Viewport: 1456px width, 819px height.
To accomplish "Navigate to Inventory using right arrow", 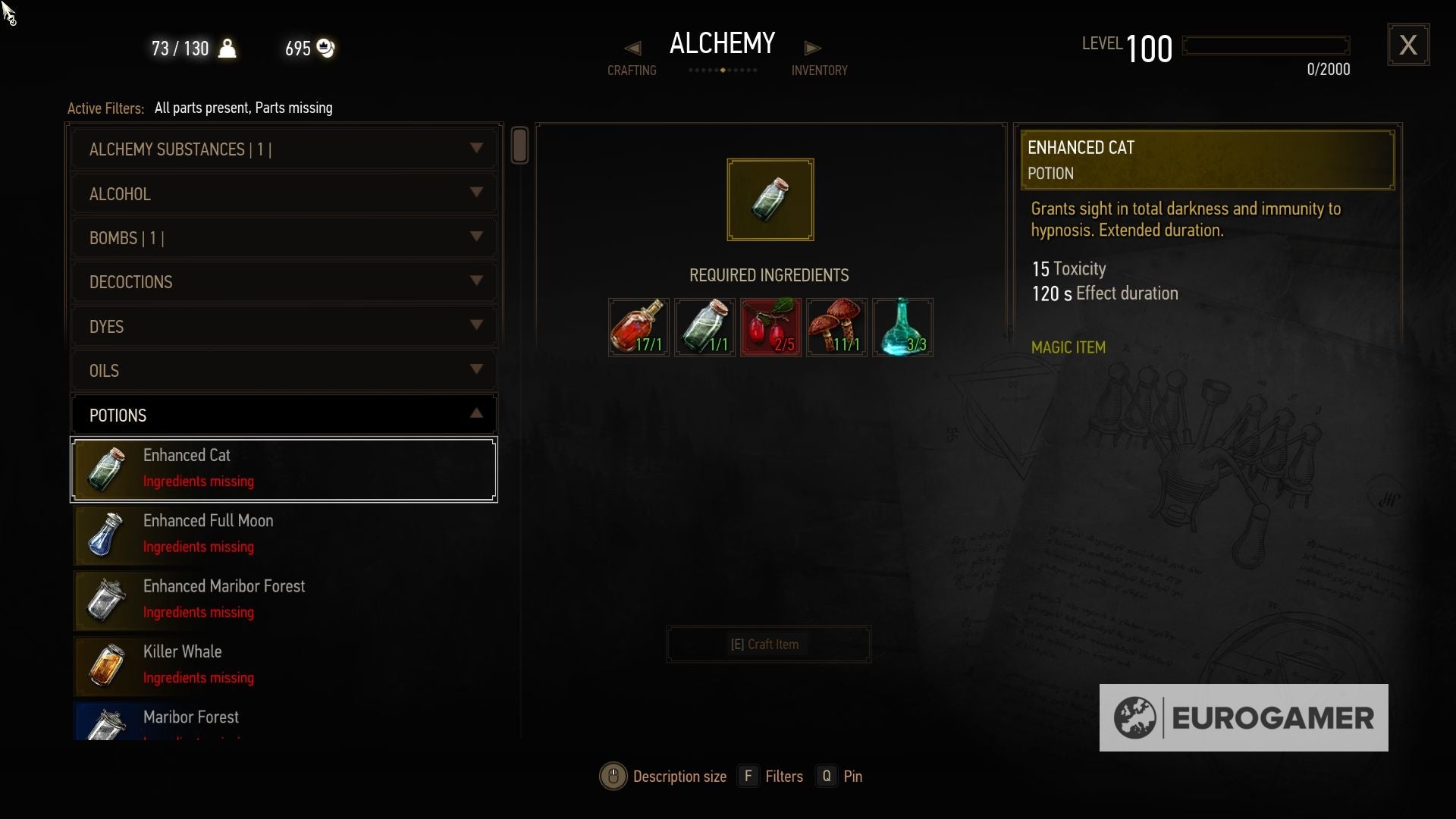I will click(812, 48).
